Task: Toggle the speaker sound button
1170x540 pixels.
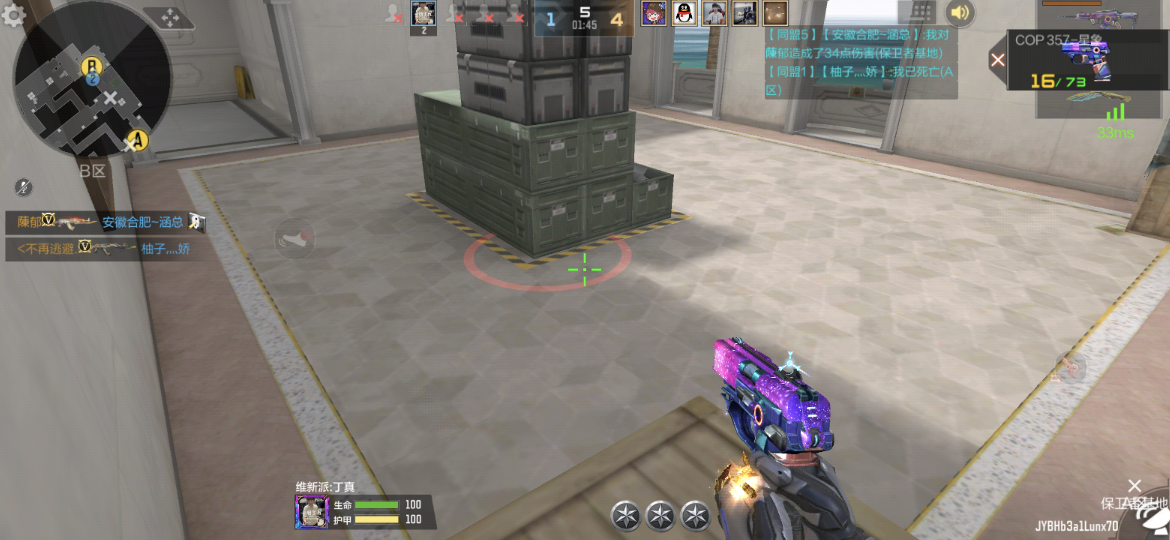Action: [x=960, y=13]
